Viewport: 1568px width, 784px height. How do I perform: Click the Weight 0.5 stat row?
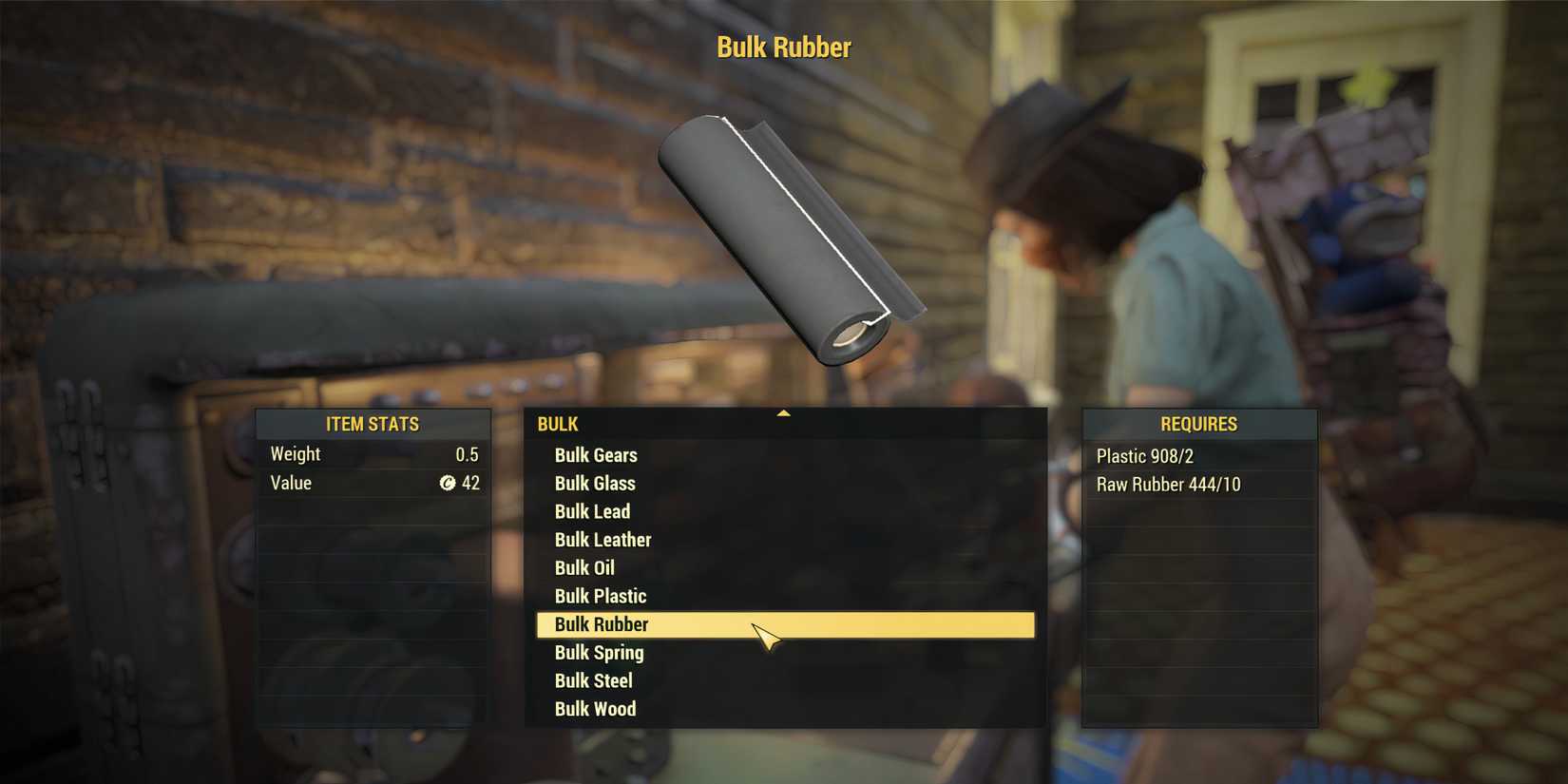[x=373, y=453]
